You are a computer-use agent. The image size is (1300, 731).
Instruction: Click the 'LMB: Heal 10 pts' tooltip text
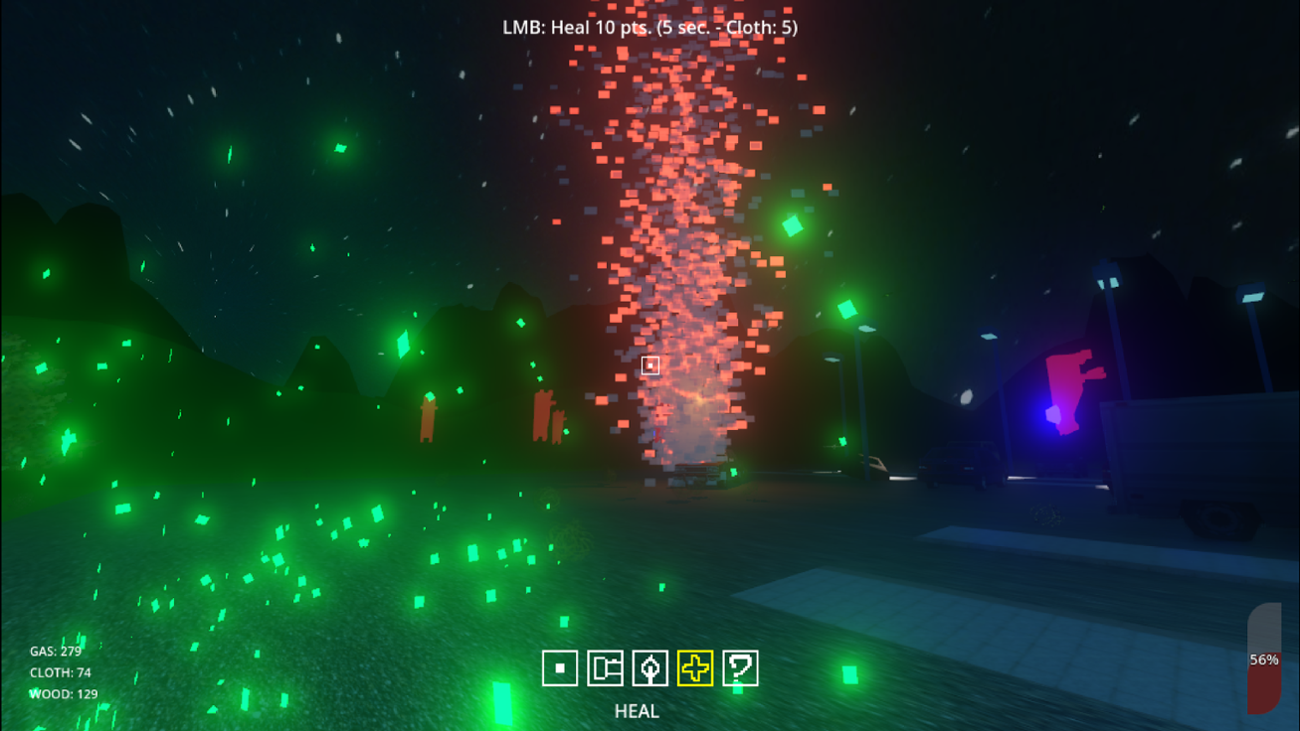650,29
